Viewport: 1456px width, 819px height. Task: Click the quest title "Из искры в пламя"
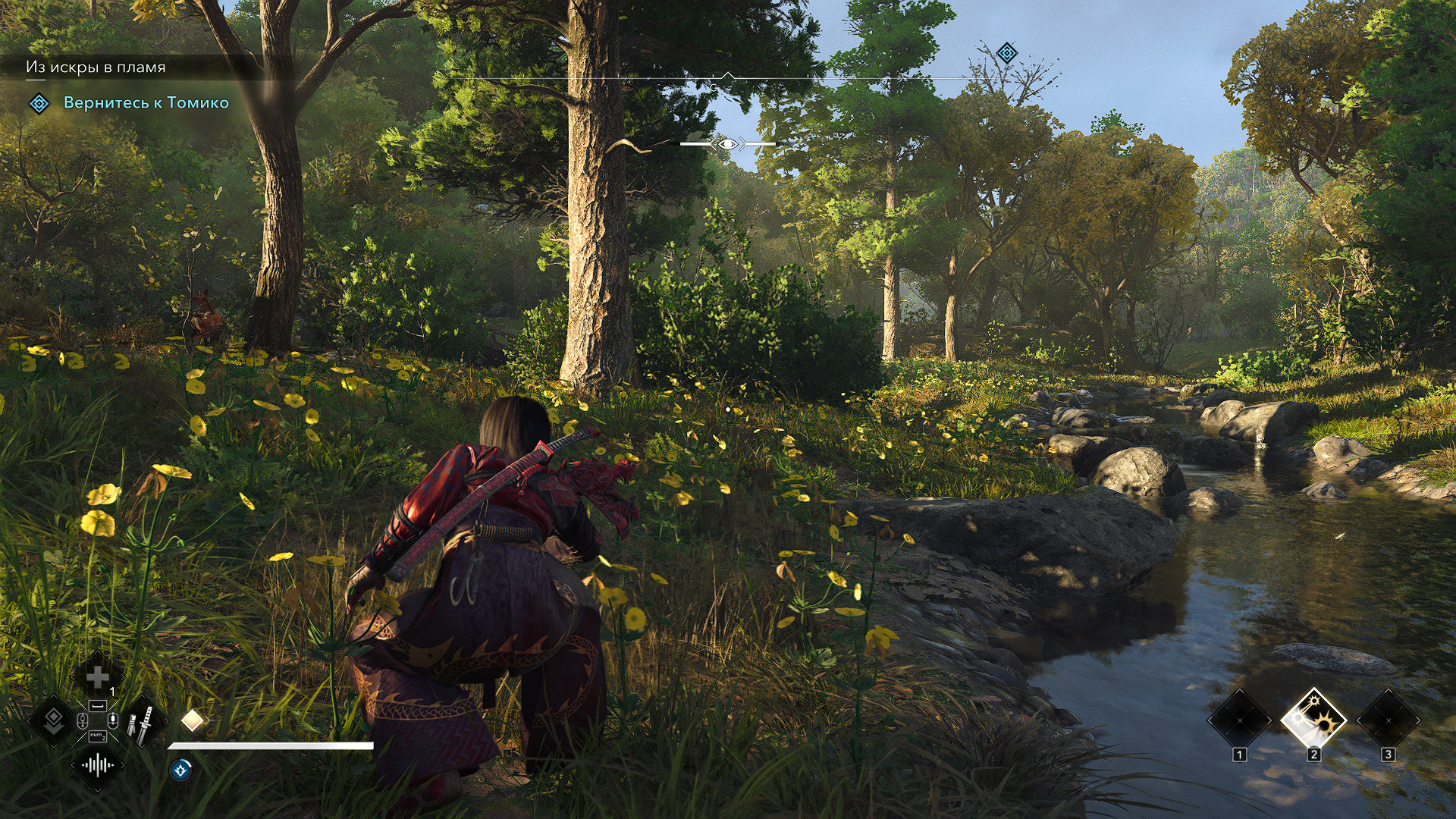point(96,67)
